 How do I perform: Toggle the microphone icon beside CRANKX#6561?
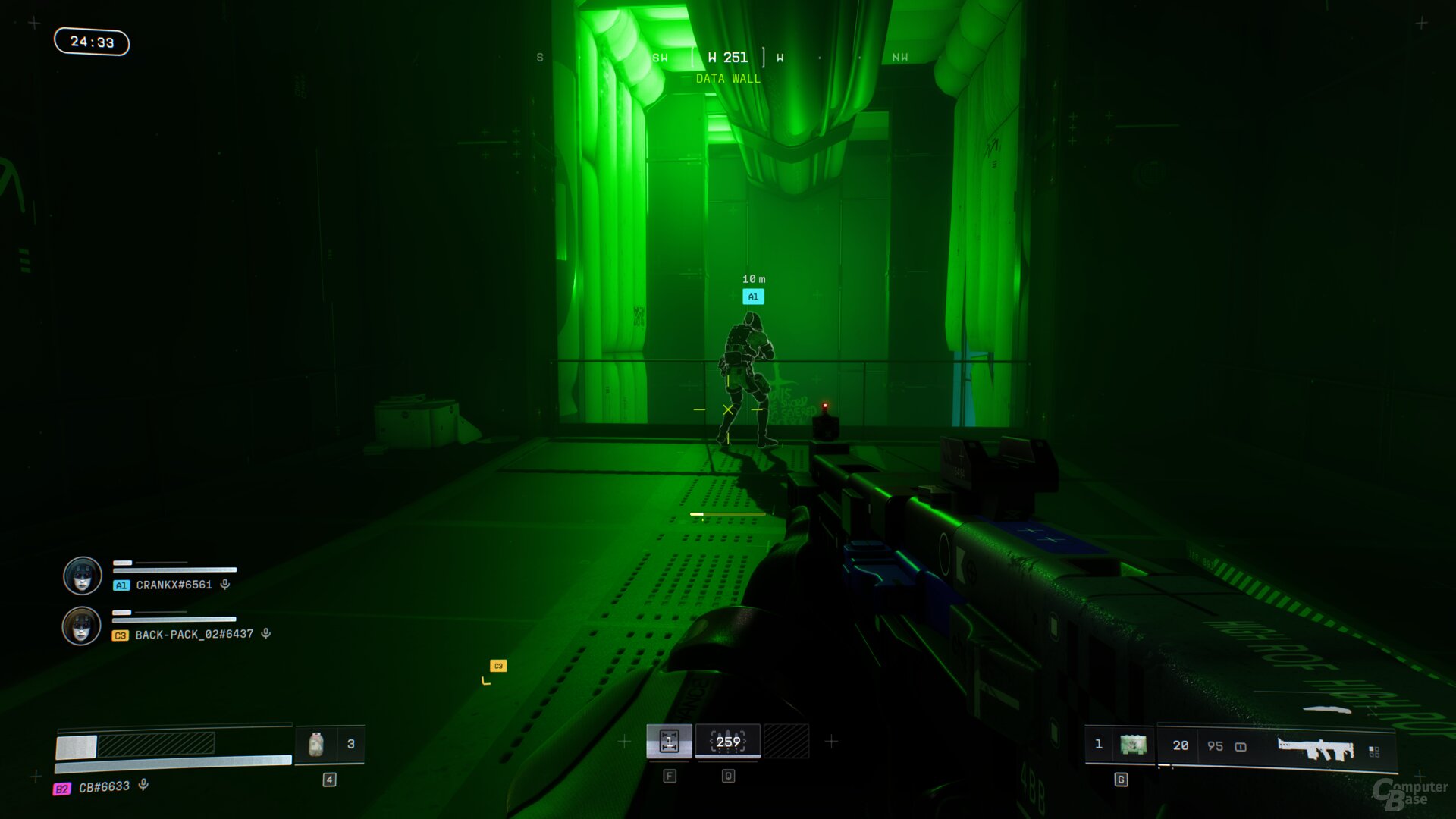(225, 585)
